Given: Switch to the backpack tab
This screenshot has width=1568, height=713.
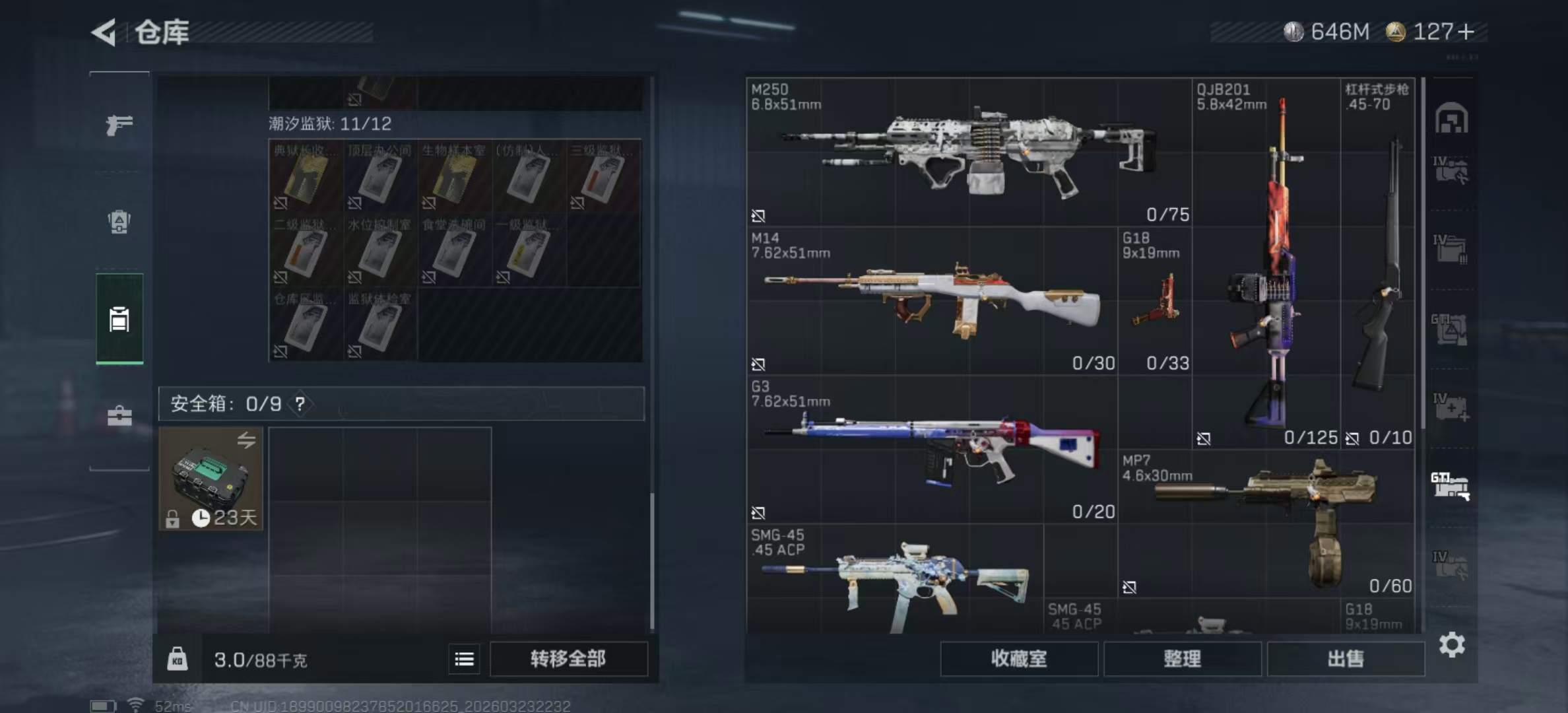Looking at the screenshot, I should [x=119, y=222].
